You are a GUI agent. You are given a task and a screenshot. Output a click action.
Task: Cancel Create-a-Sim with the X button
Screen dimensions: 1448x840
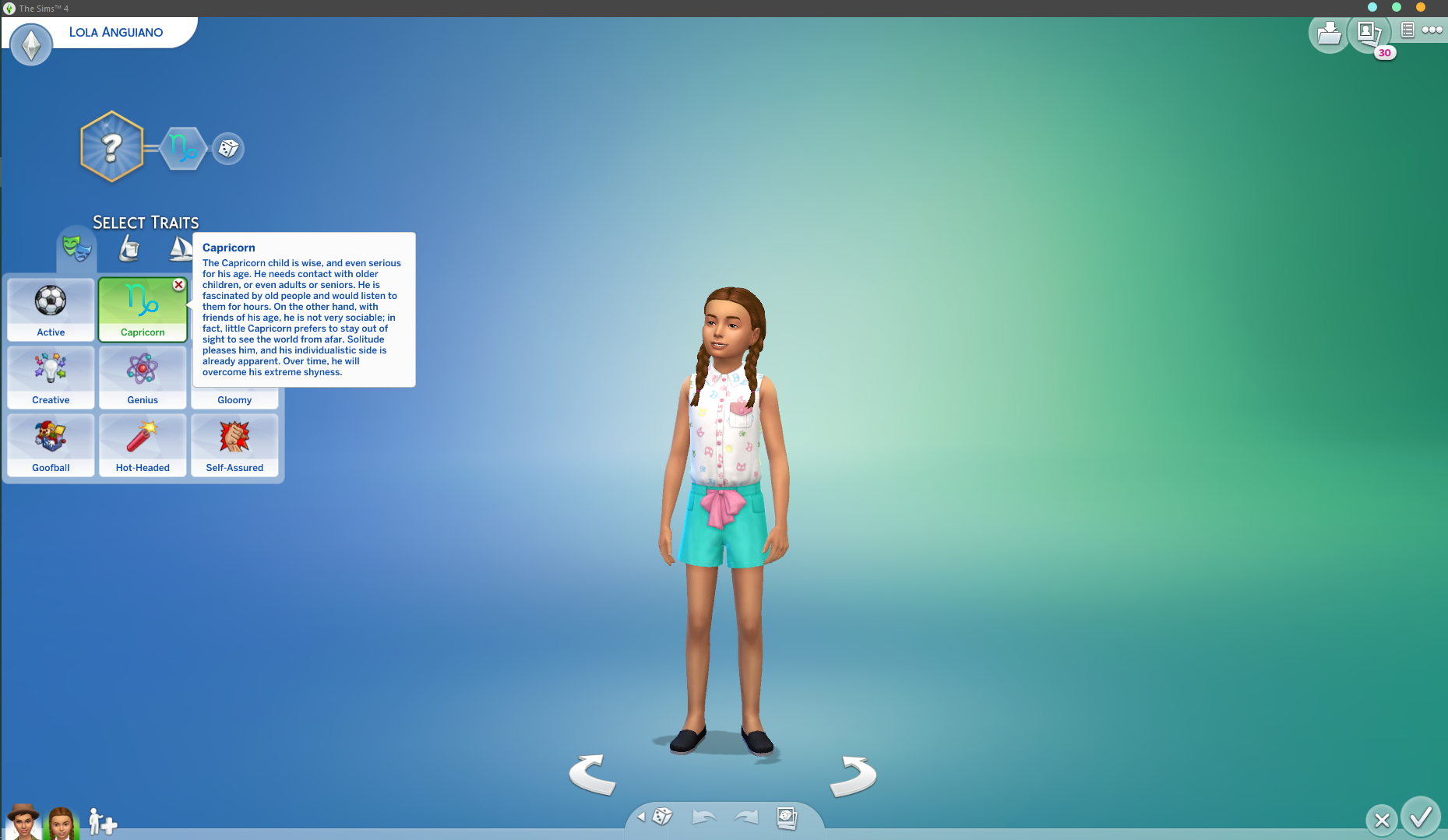coord(1382,820)
